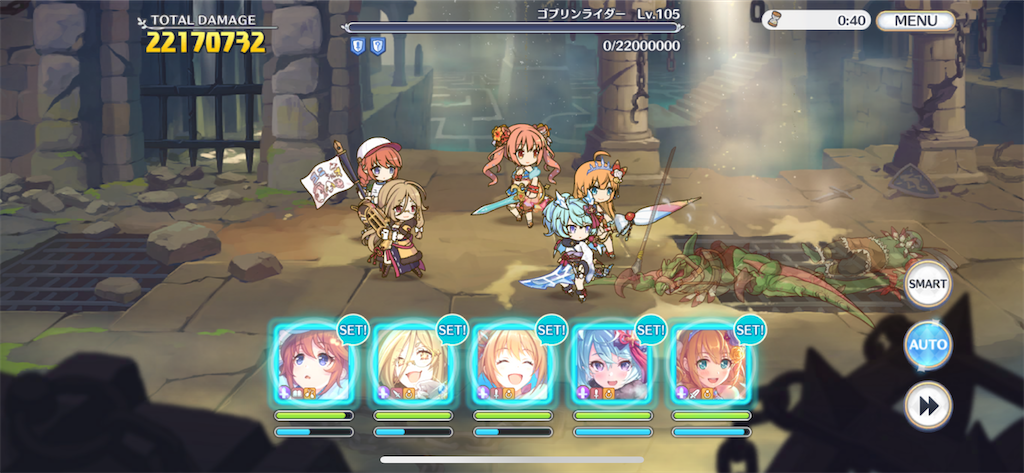Screen dimensions: 1024x473
Task: Open the MENU button
Action: (915, 20)
